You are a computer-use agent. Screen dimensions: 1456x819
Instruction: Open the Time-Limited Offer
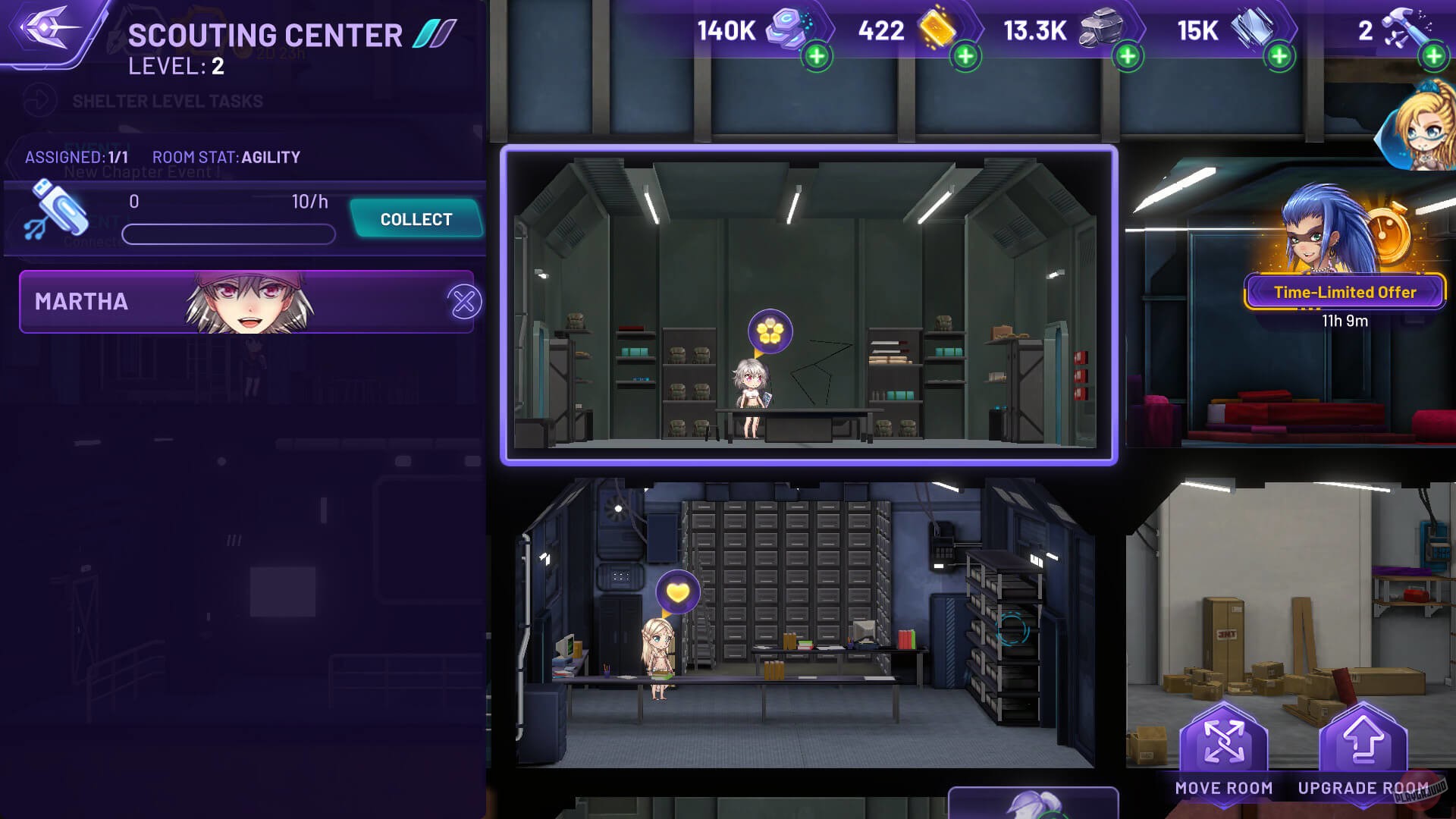[1345, 291]
